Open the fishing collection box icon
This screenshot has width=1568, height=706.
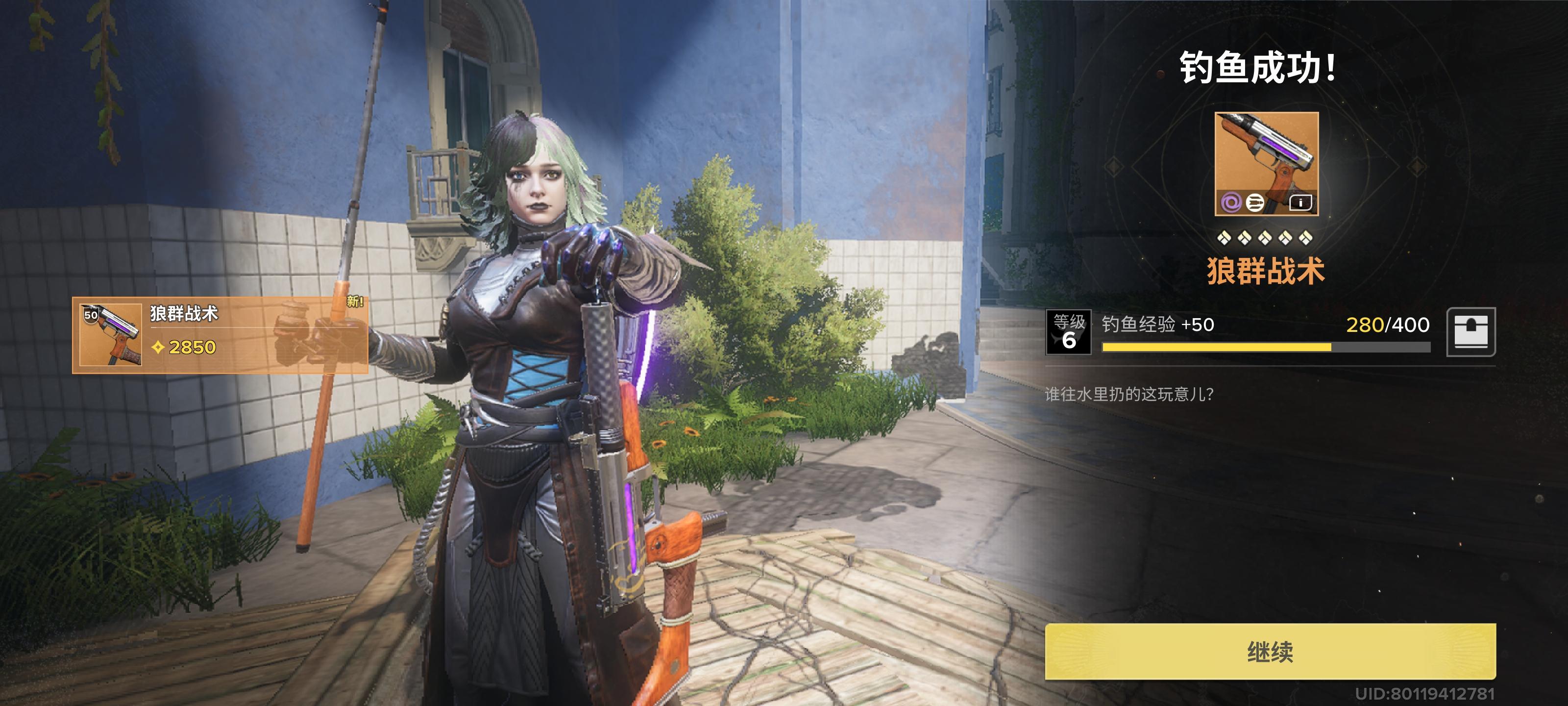pos(1470,331)
